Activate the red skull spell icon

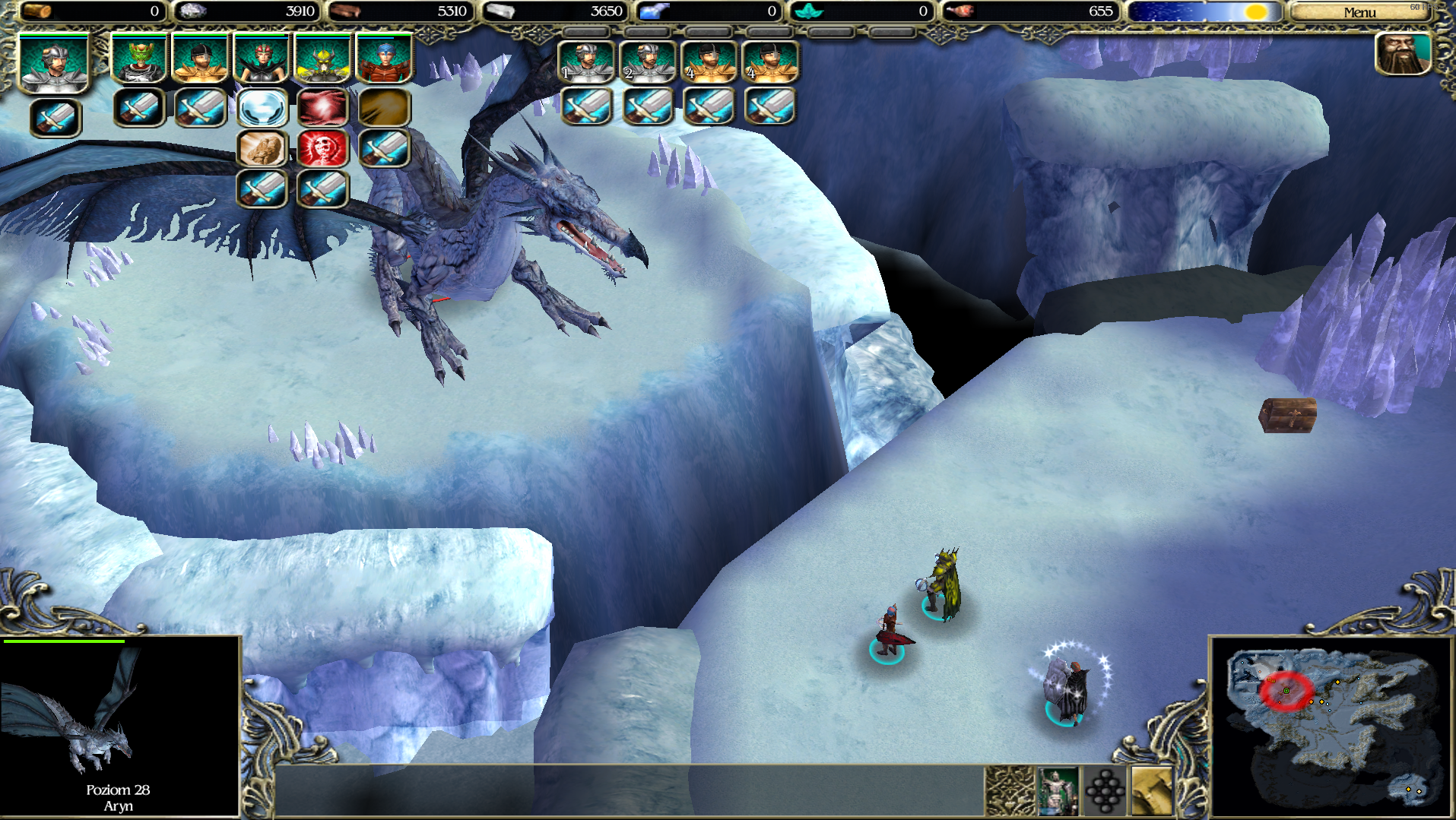click(x=323, y=148)
